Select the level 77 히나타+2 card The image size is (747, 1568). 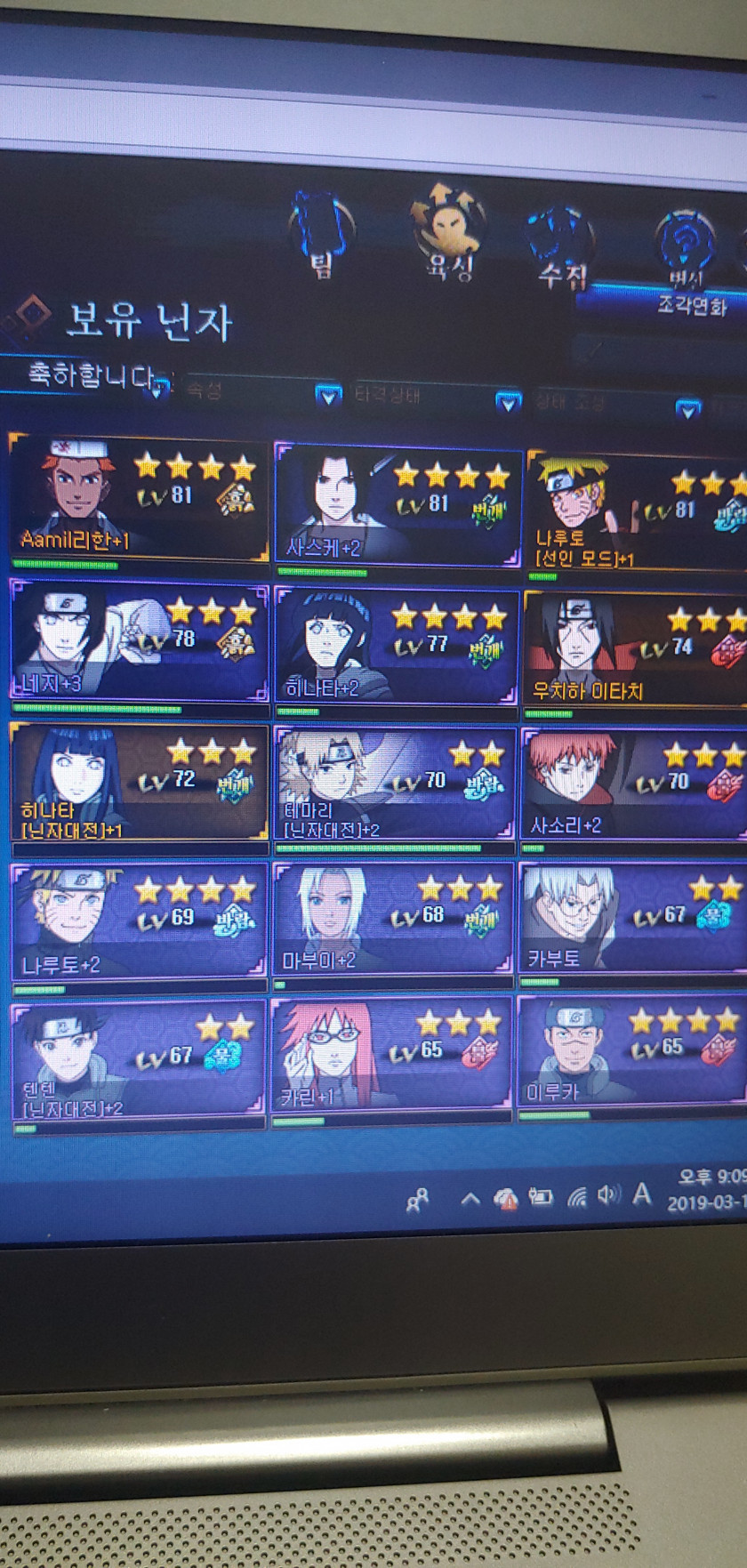397,647
